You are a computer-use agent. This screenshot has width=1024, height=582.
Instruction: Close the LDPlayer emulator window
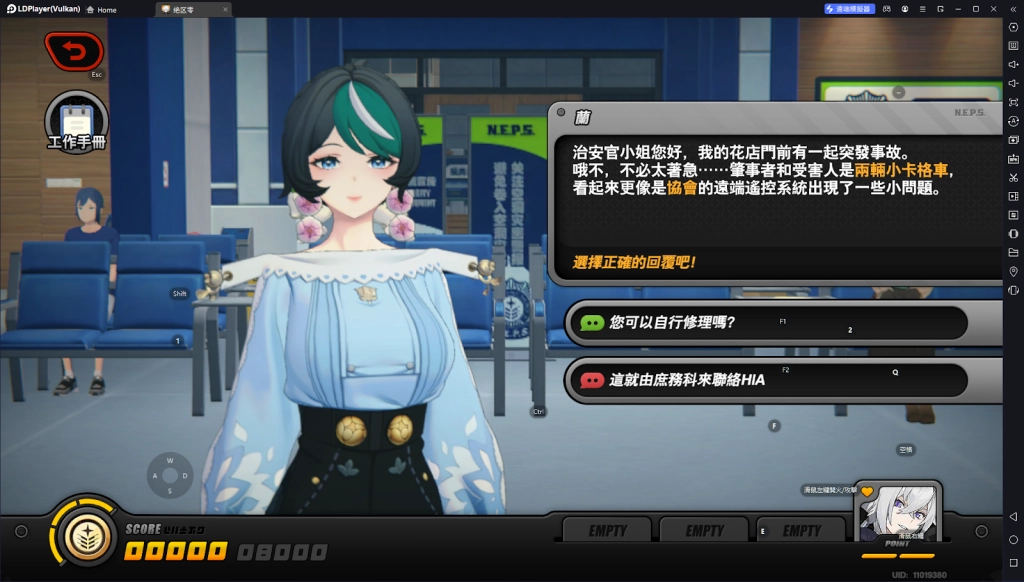pos(994,9)
